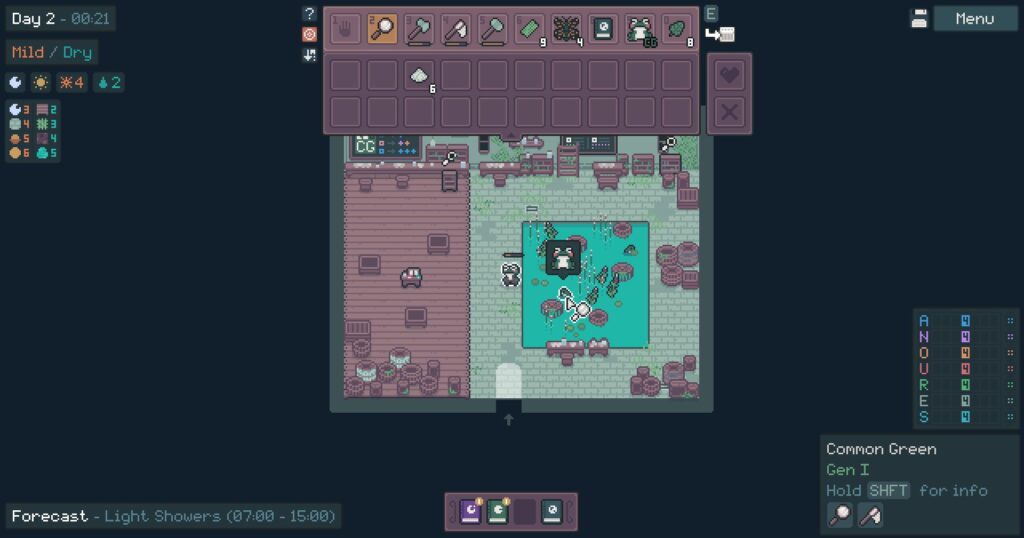Open the green book with notification badge
This screenshot has width=1024, height=538.
coord(497,512)
